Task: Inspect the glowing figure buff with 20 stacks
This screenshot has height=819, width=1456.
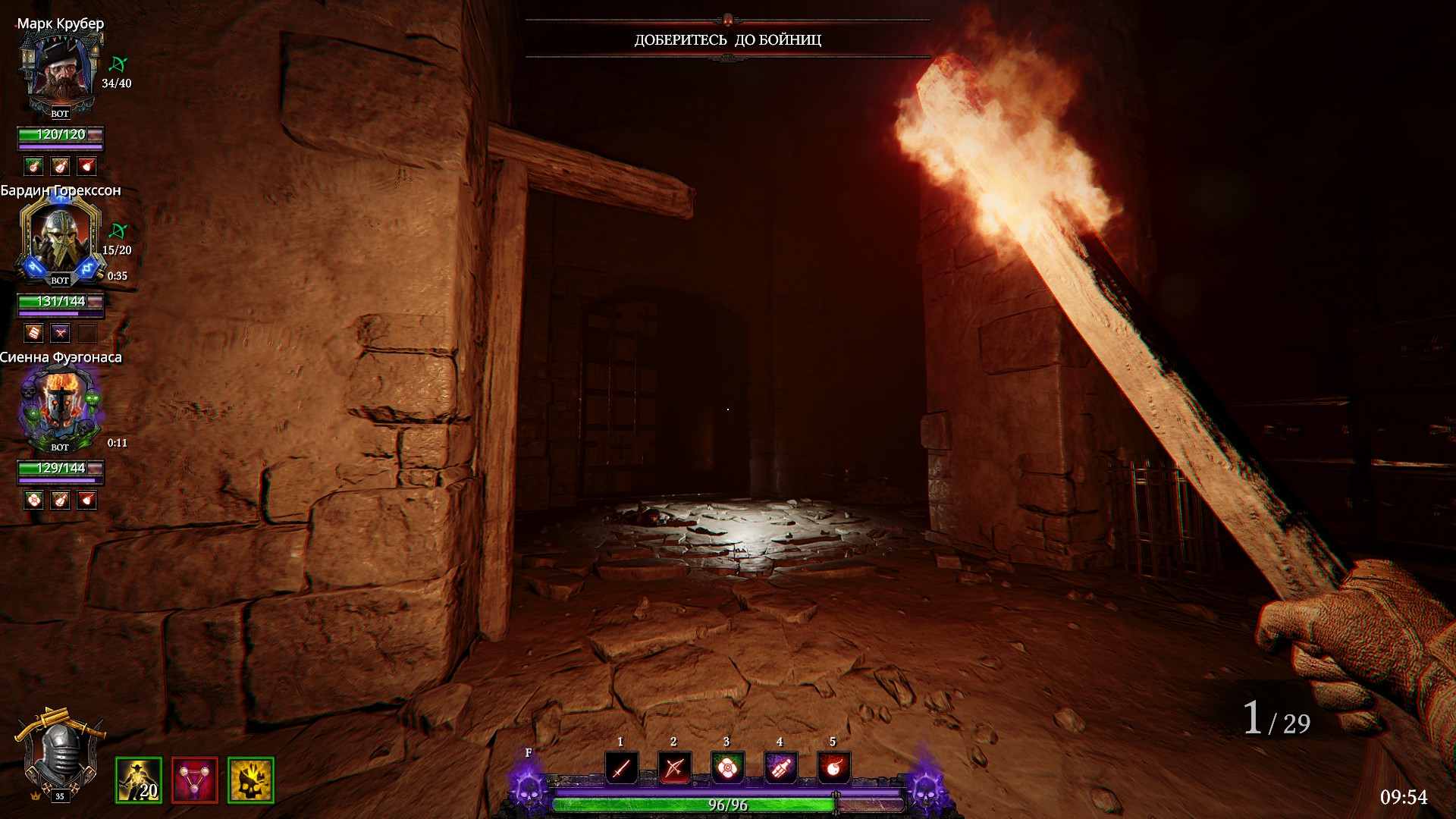Action: pos(138,780)
